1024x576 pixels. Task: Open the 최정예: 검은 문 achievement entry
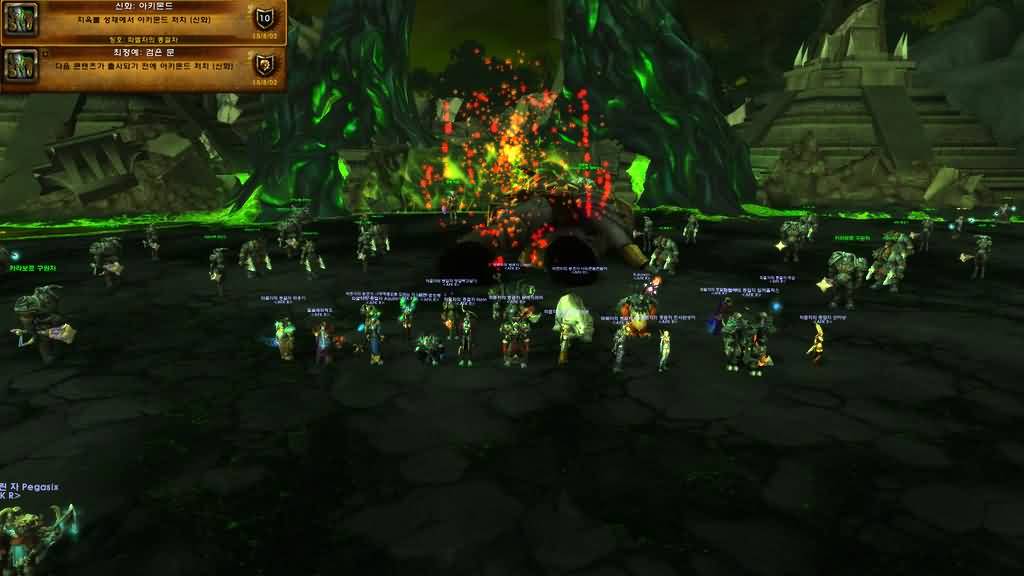click(x=143, y=68)
